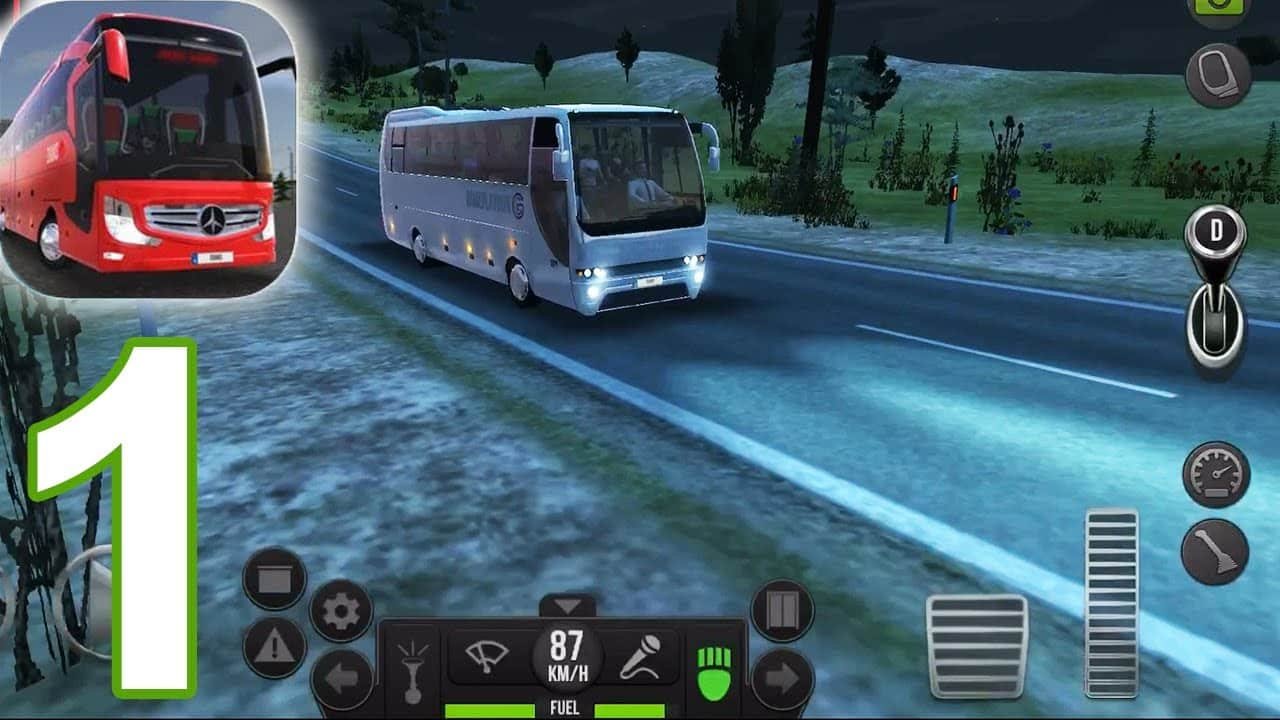Engage the handbrake lever button
The image size is (1280, 720).
click(x=1215, y=552)
